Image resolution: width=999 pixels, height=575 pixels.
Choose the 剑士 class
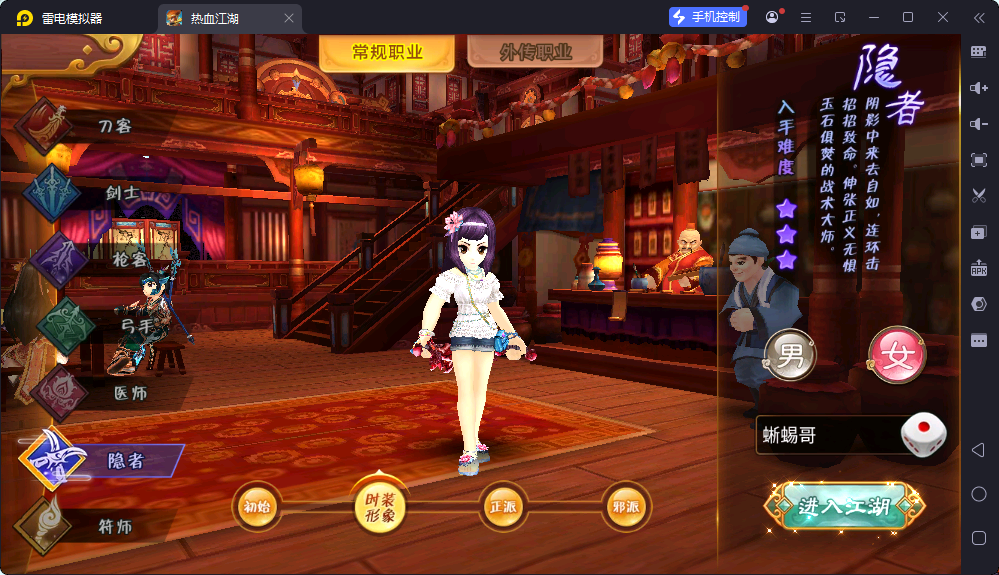122,193
